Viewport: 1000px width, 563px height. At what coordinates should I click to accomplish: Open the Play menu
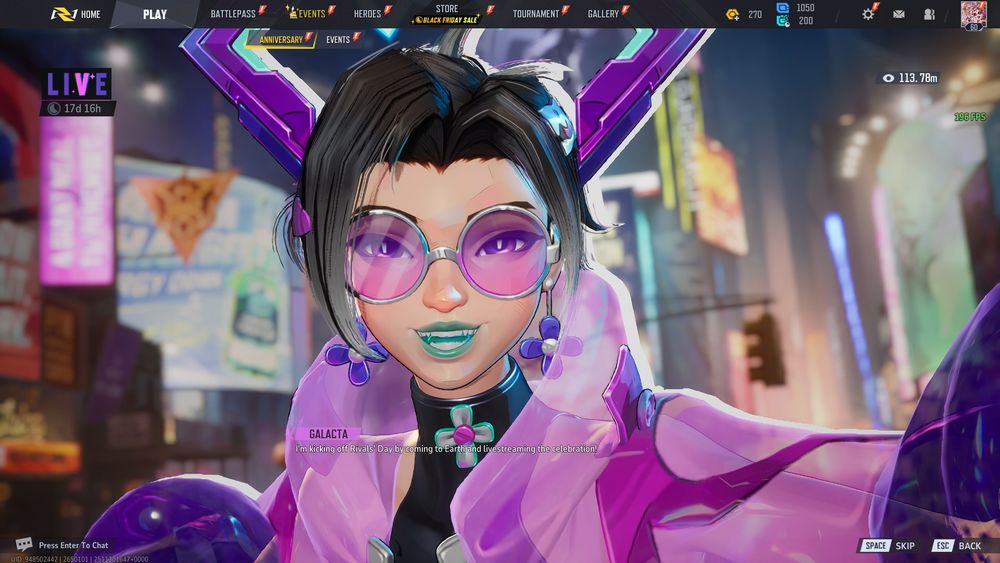pos(155,14)
